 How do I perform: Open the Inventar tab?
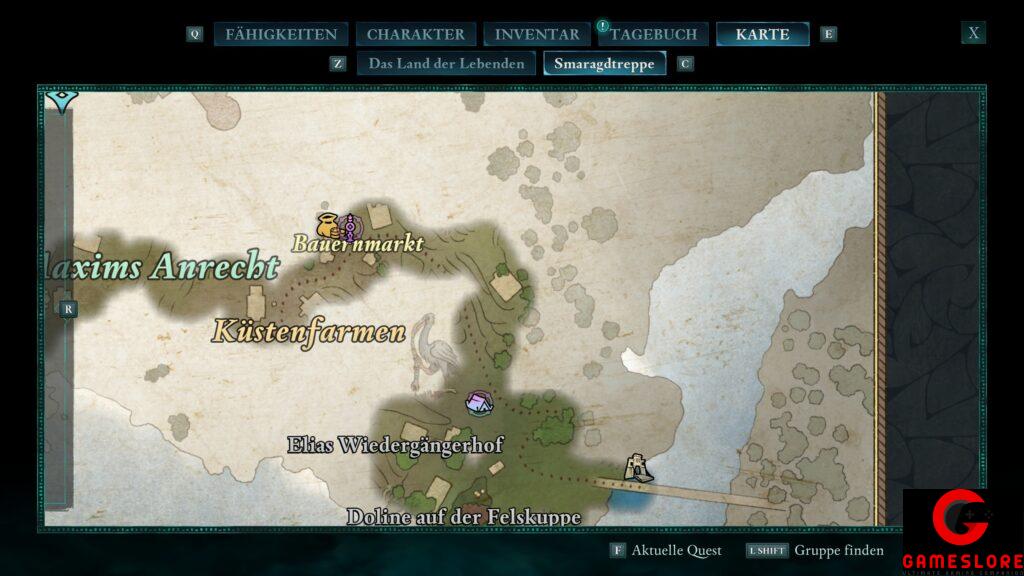coord(536,34)
